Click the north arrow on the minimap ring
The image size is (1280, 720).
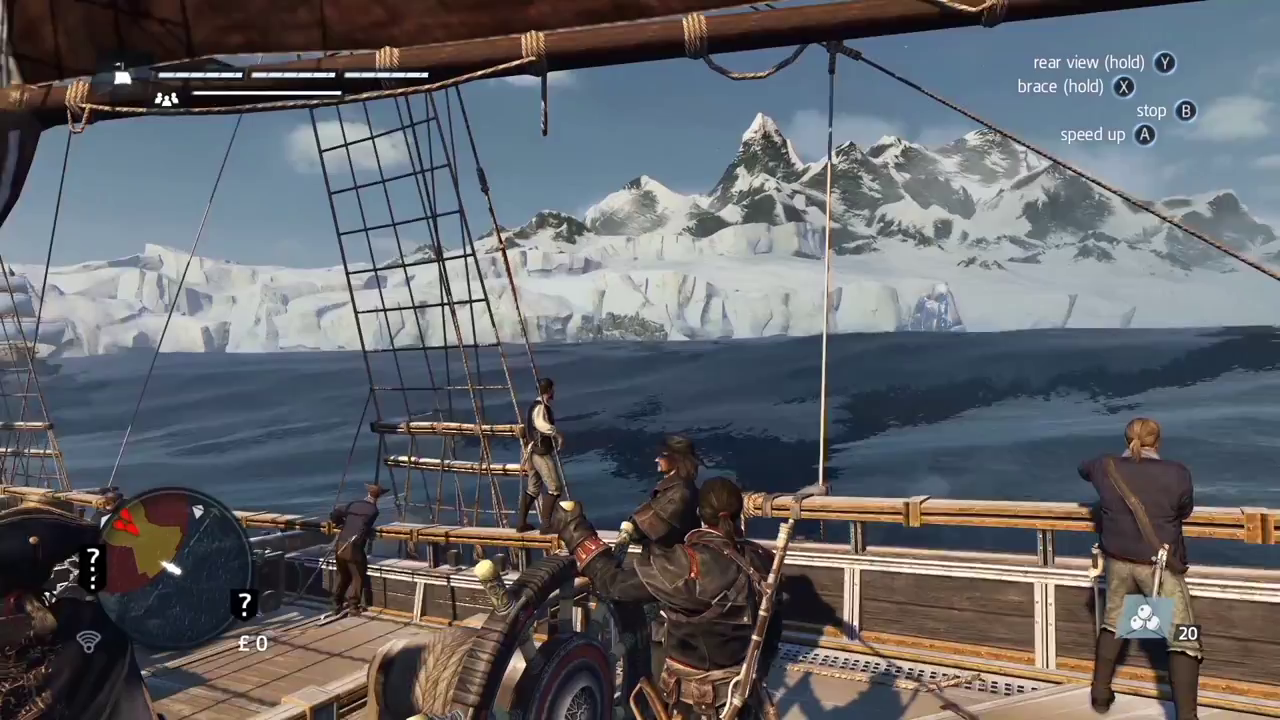pos(198,513)
